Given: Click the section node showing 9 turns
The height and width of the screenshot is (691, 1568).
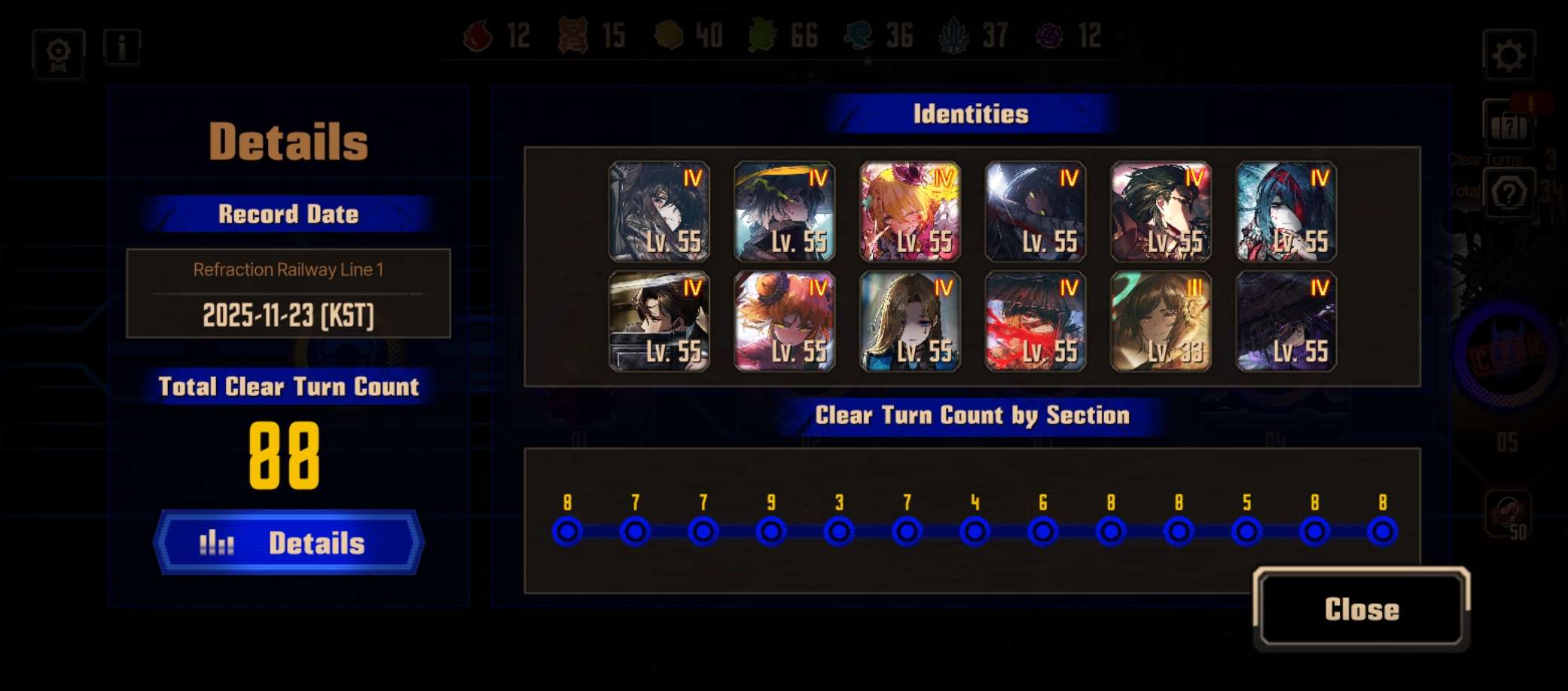Looking at the screenshot, I should click(x=770, y=531).
